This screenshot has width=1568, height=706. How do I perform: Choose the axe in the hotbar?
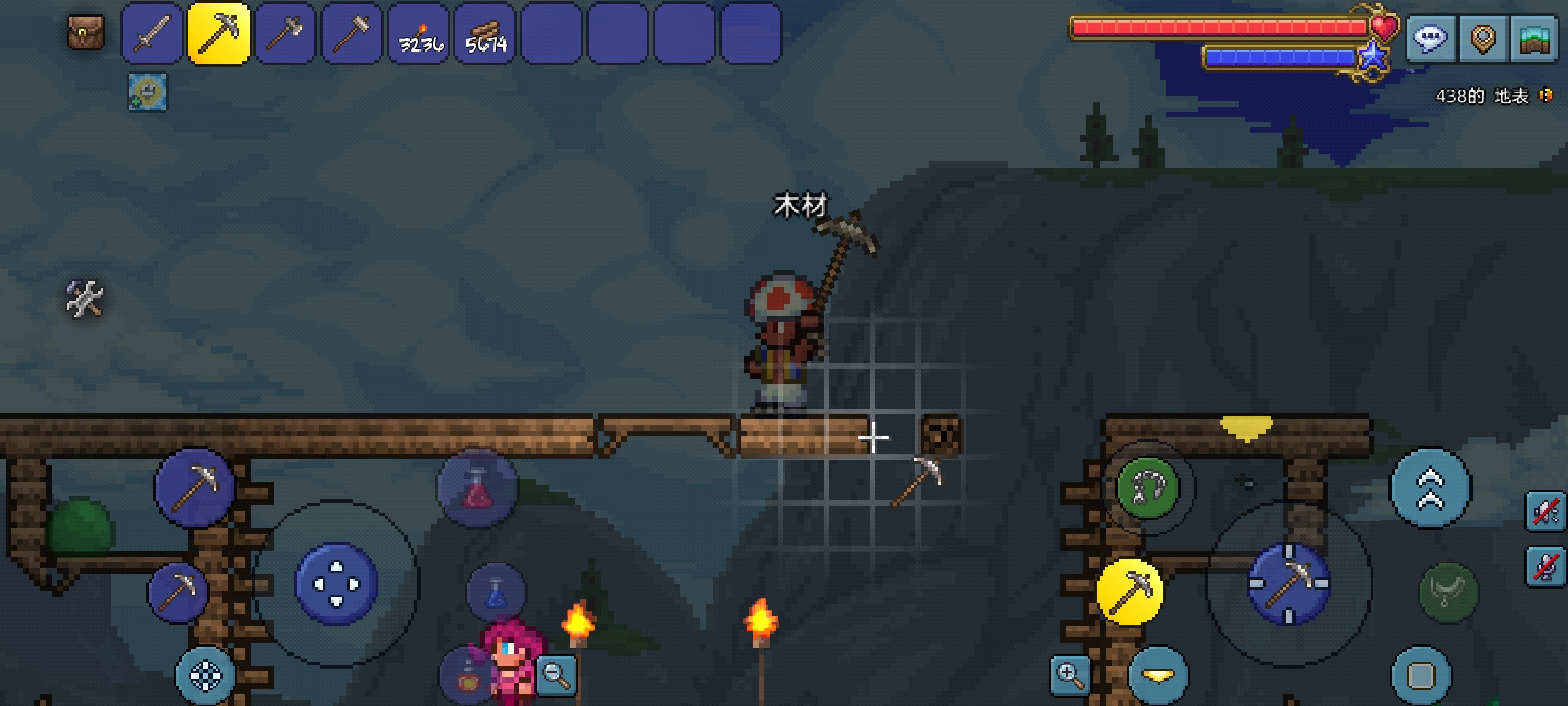[x=286, y=34]
